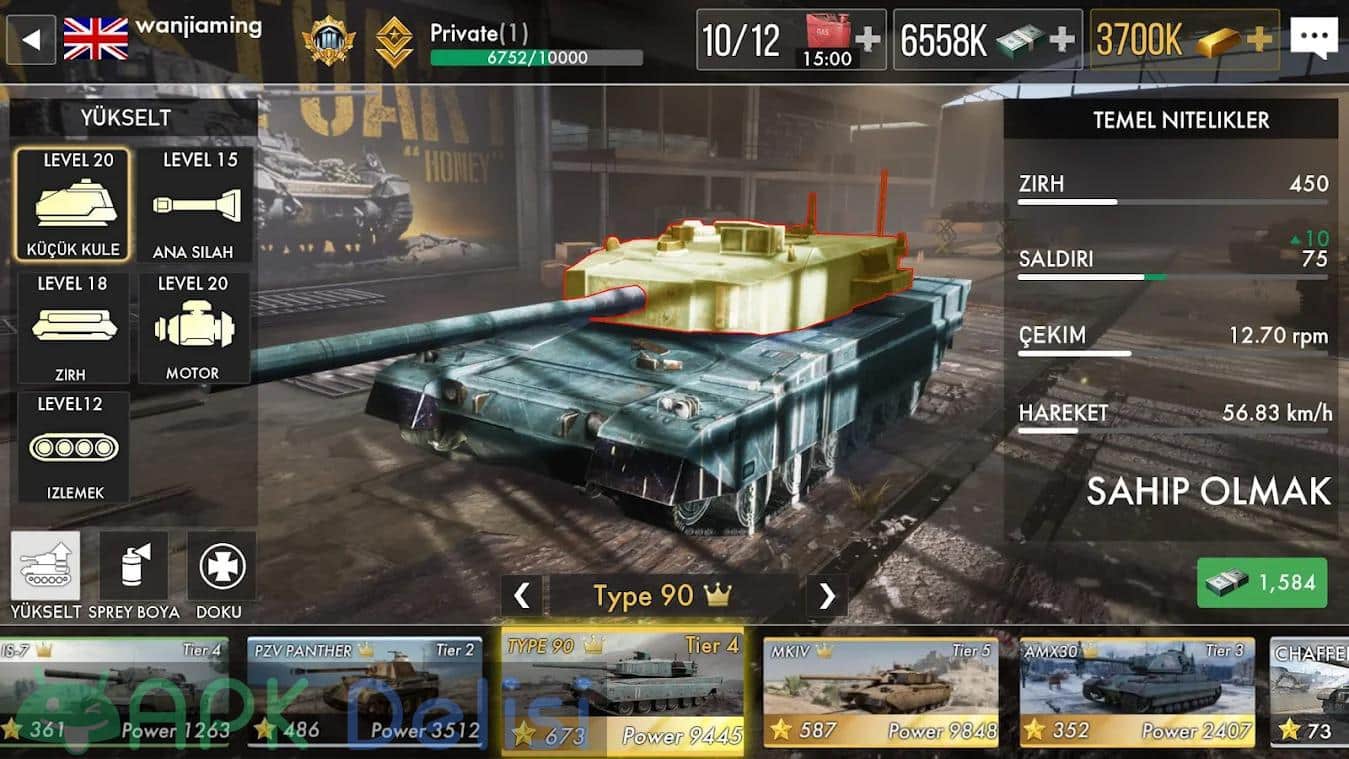Show the next tank with right arrow
This screenshot has height=759, width=1349.
826,596
